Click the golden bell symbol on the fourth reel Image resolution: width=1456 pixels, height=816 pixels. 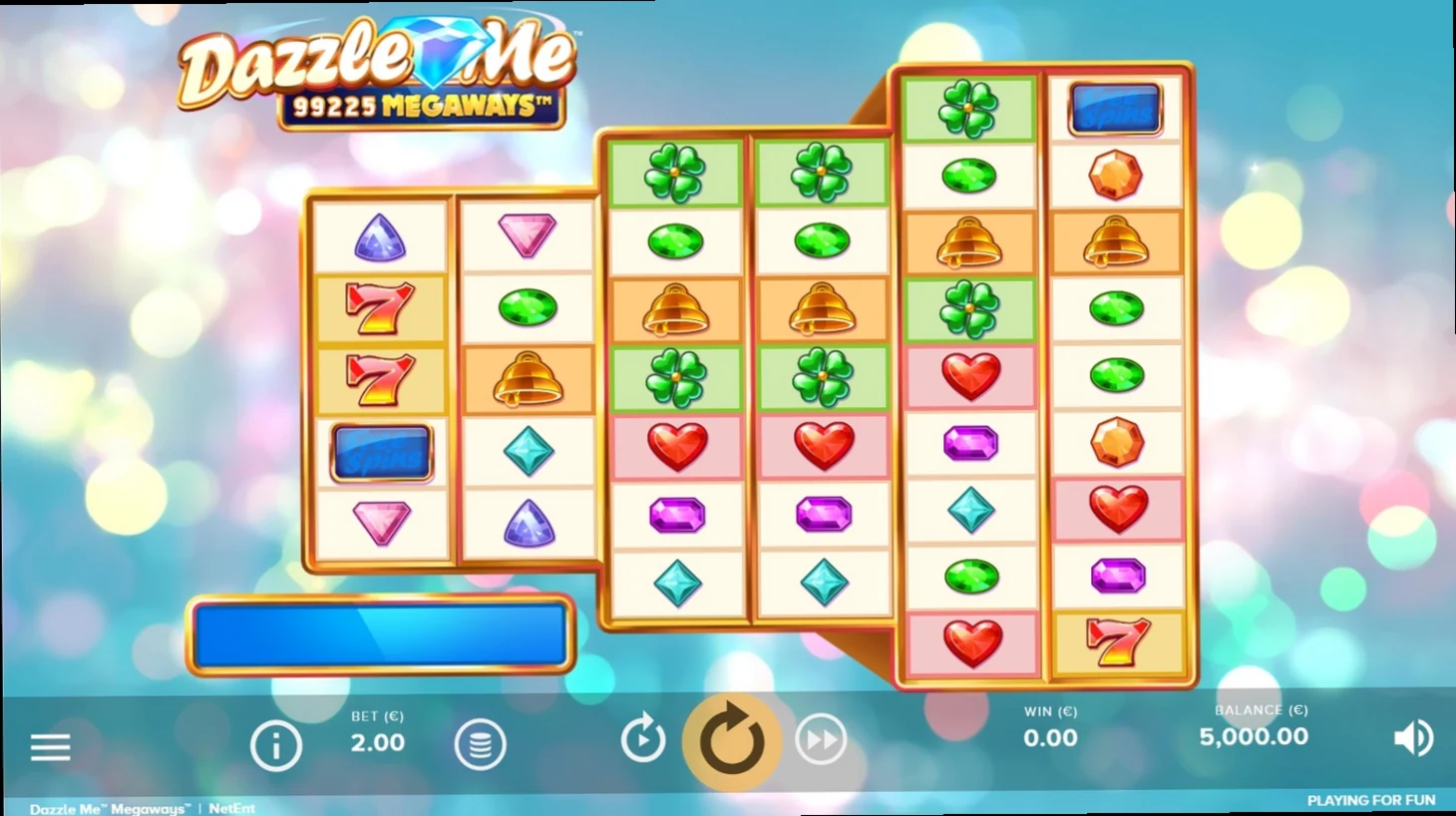(x=822, y=308)
